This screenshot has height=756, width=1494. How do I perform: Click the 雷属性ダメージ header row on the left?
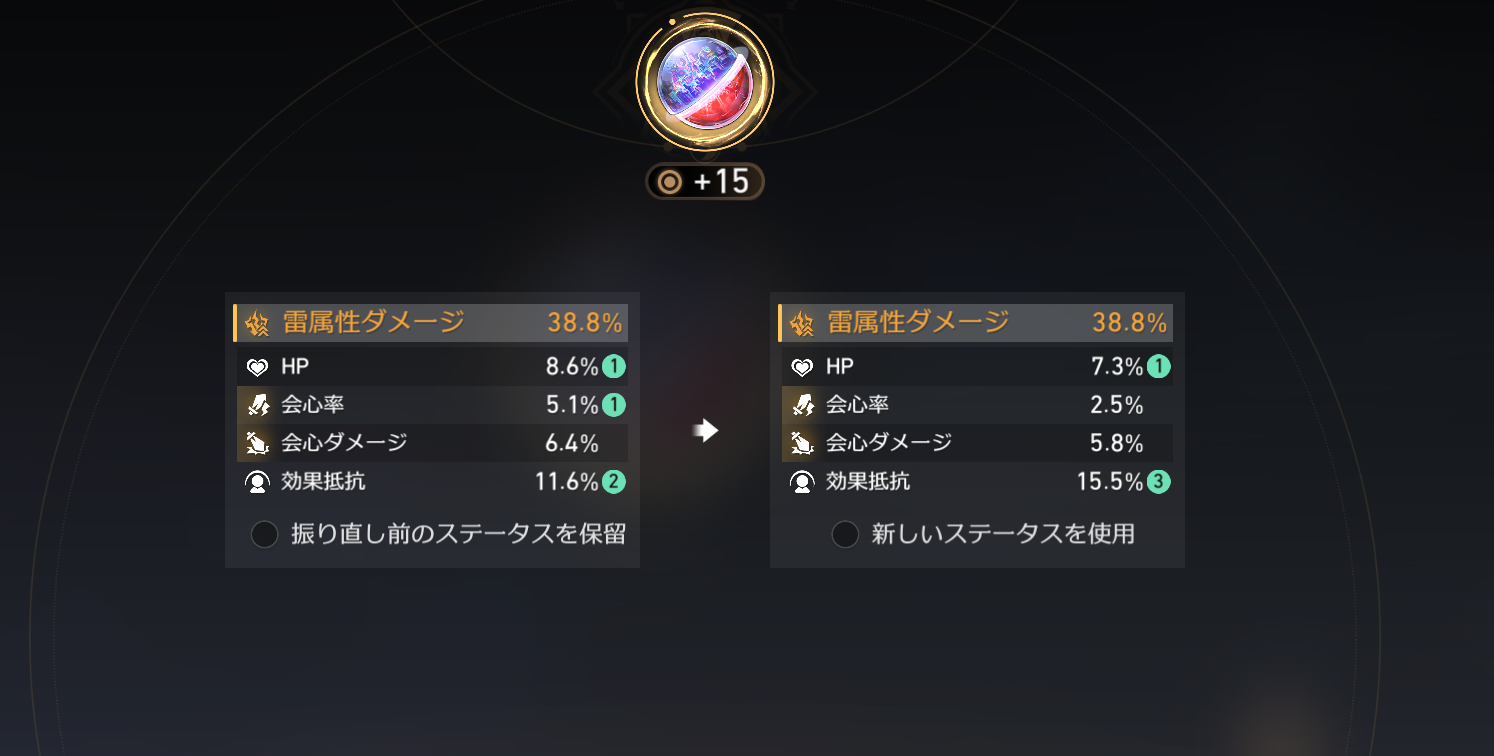pyautogui.click(x=430, y=323)
